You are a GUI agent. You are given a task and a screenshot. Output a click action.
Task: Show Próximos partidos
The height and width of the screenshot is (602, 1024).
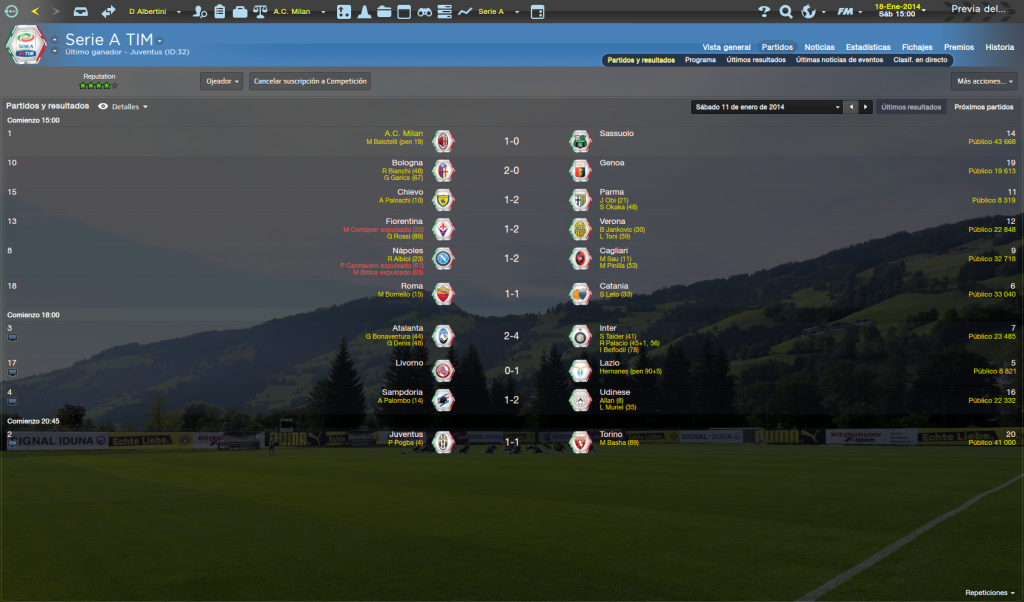click(x=984, y=107)
